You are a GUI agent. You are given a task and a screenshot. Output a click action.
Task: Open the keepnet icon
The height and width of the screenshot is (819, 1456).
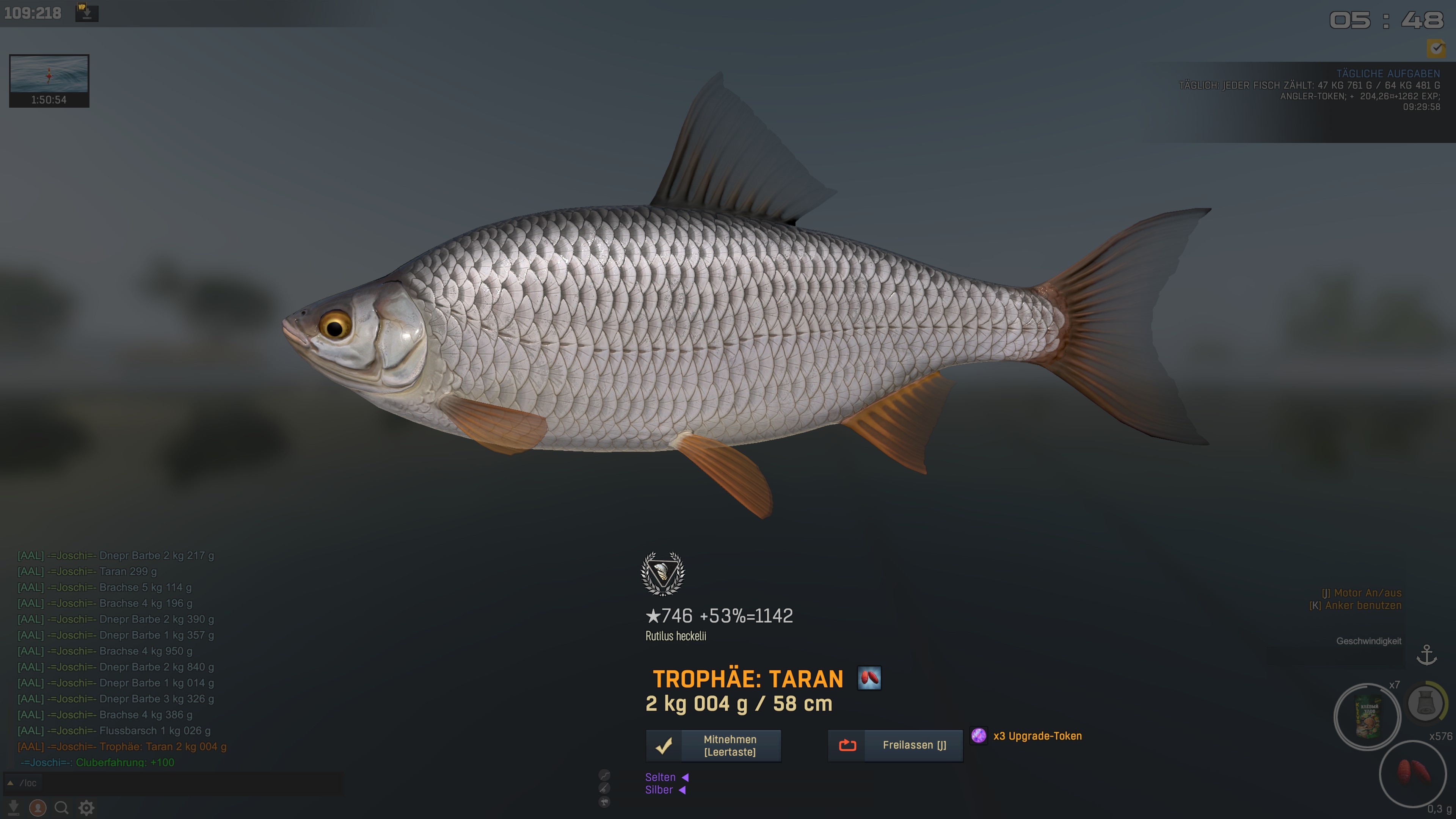pyautogui.click(x=1426, y=704)
